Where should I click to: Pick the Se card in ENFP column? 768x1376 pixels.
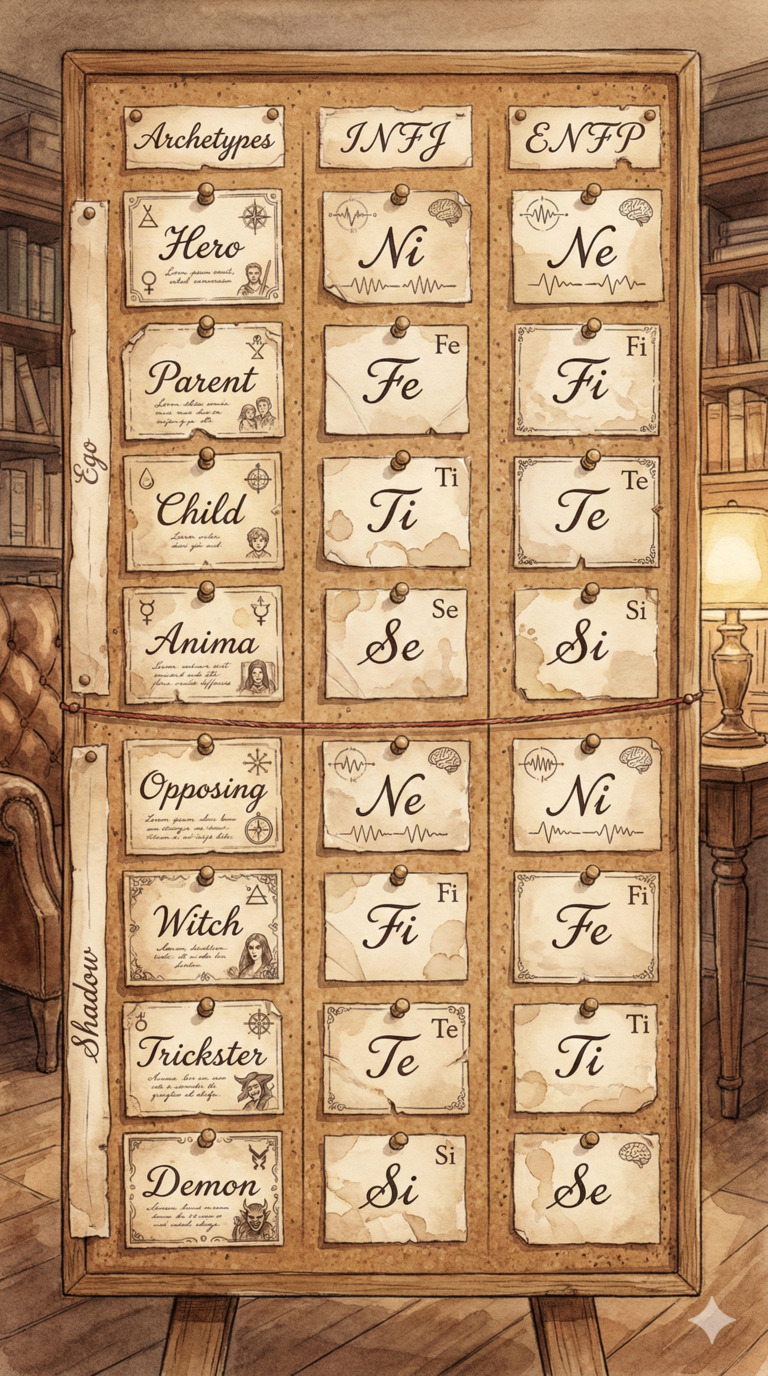coord(587,1187)
